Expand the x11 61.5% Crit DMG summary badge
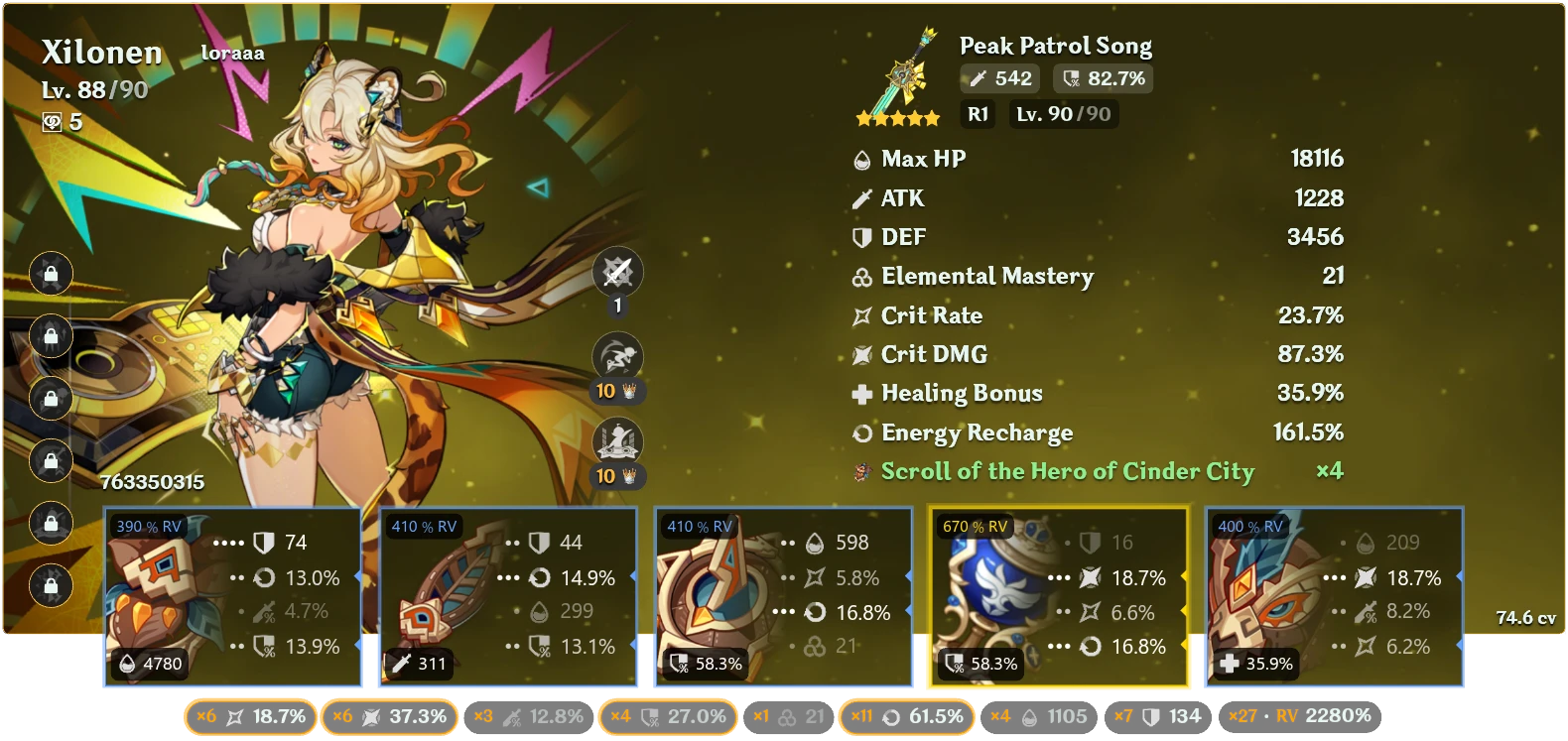 click(x=907, y=715)
